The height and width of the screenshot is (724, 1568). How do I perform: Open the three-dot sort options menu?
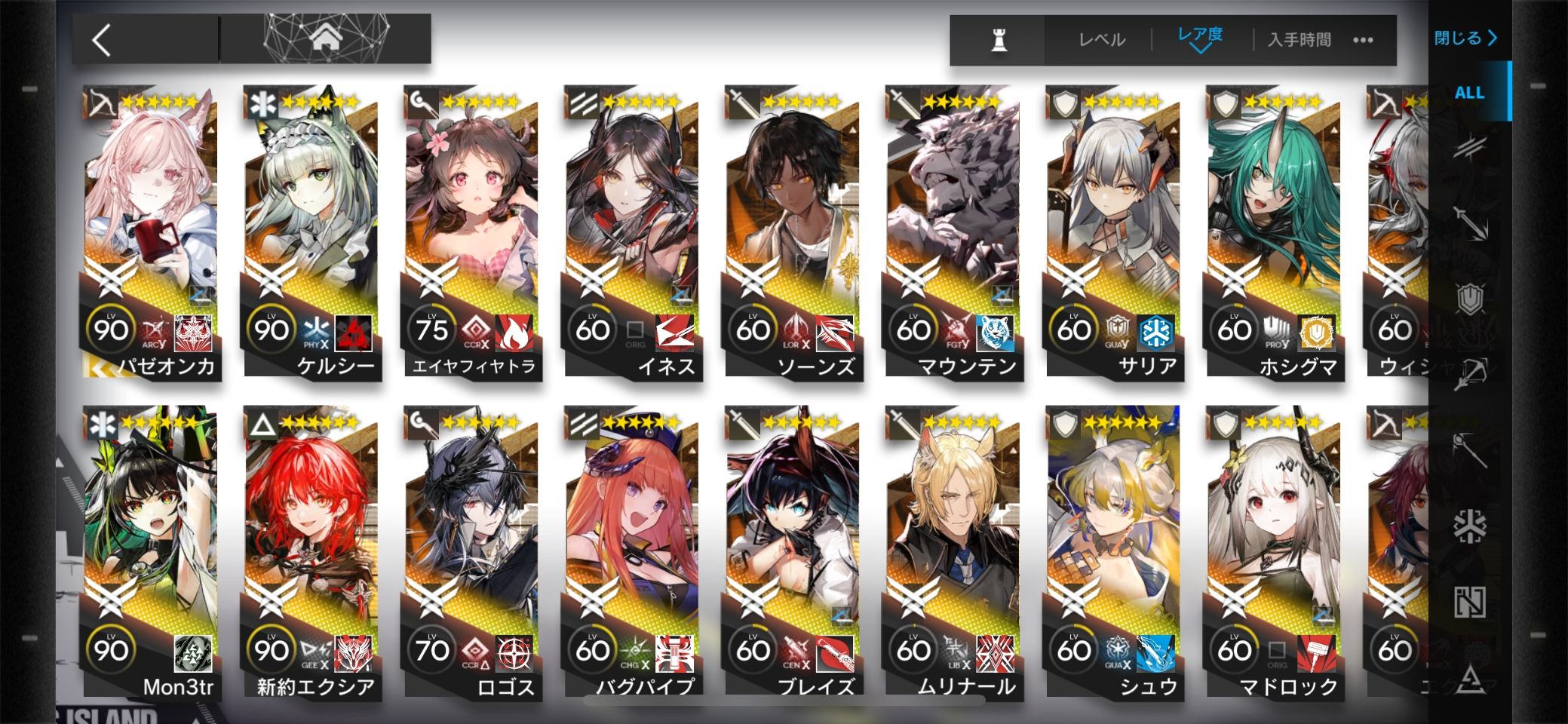point(1363,40)
